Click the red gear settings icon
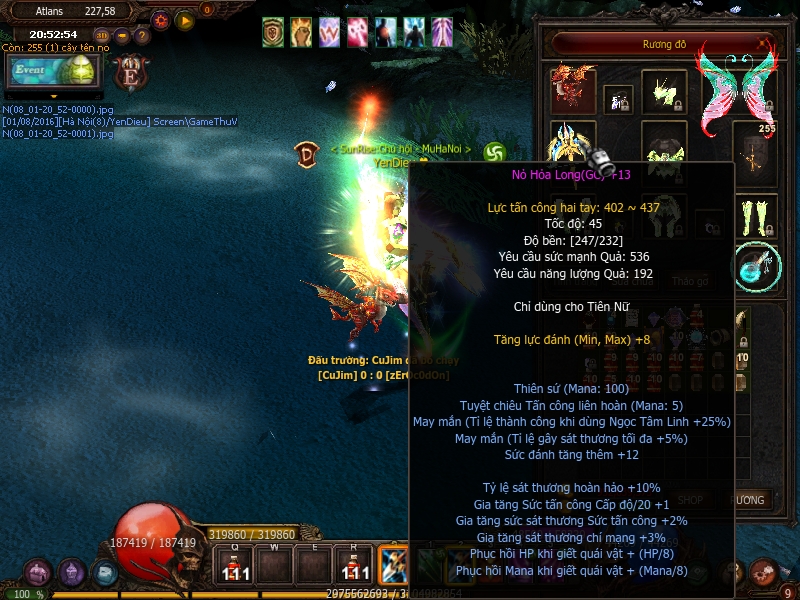This screenshot has height=600, width=800. [x=161, y=19]
